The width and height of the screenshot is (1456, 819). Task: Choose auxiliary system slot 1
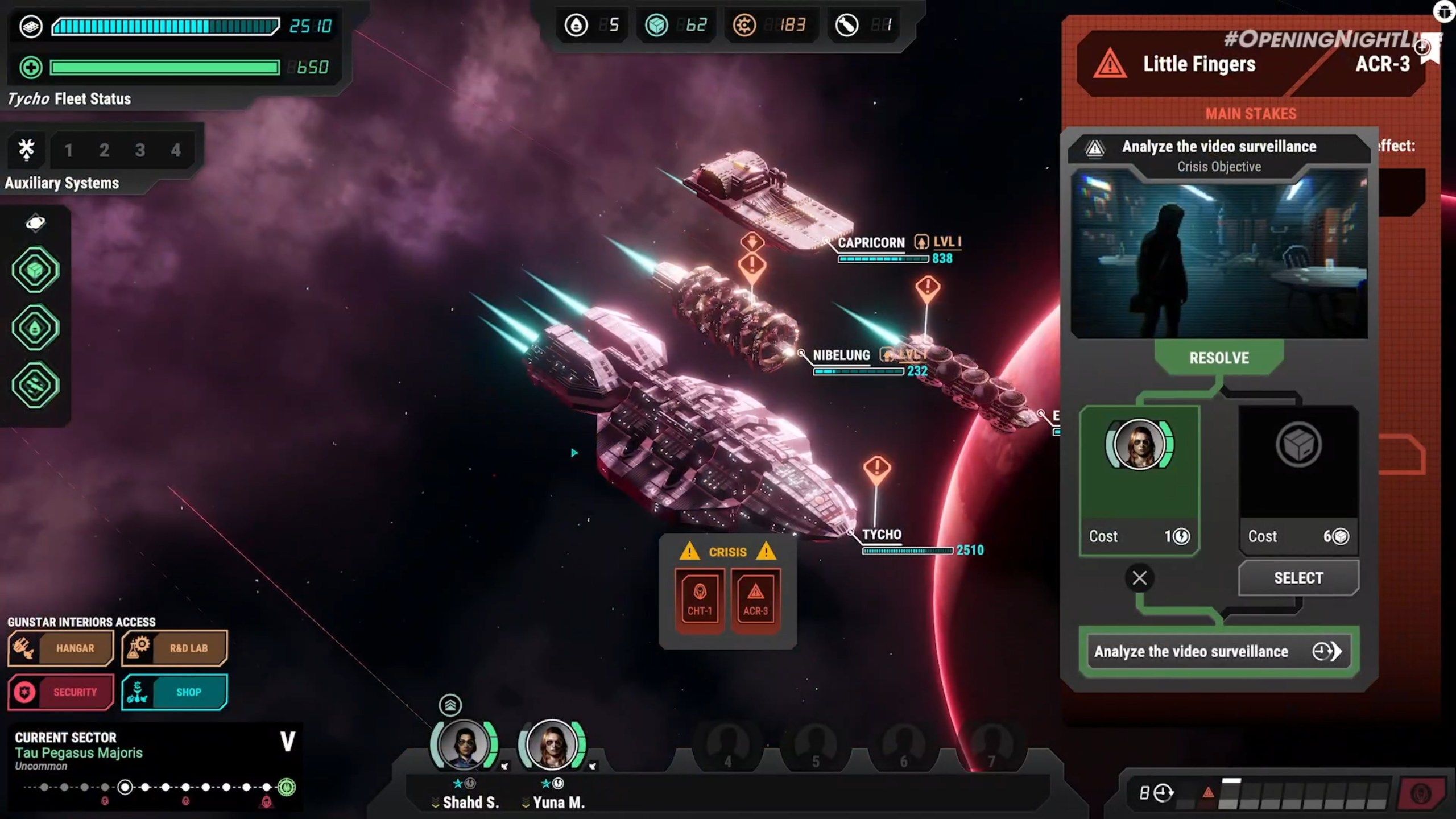tap(68, 150)
